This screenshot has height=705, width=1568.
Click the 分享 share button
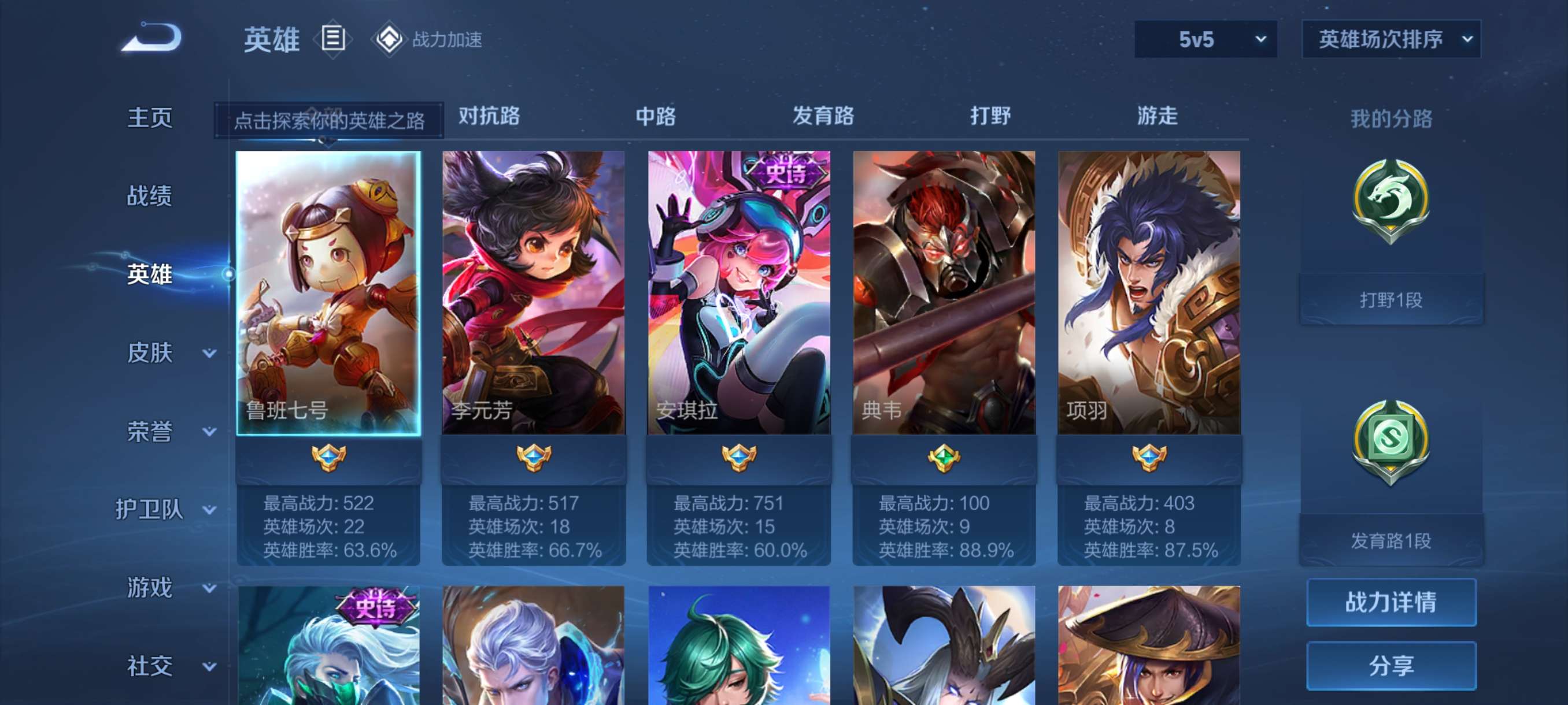point(1392,666)
